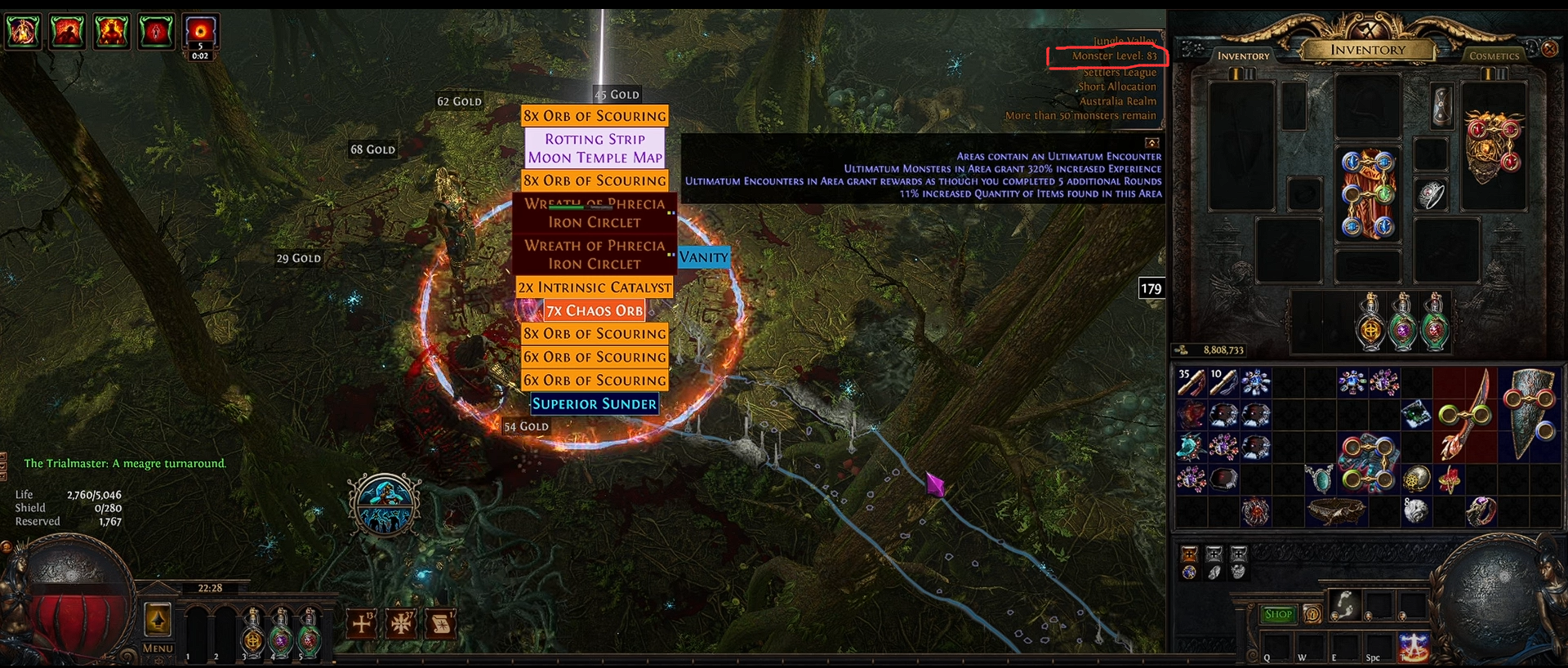Image resolution: width=1568 pixels, height=668 pixels.
Task: Select the equipped red body armour
Action: tap(1368, 194)
